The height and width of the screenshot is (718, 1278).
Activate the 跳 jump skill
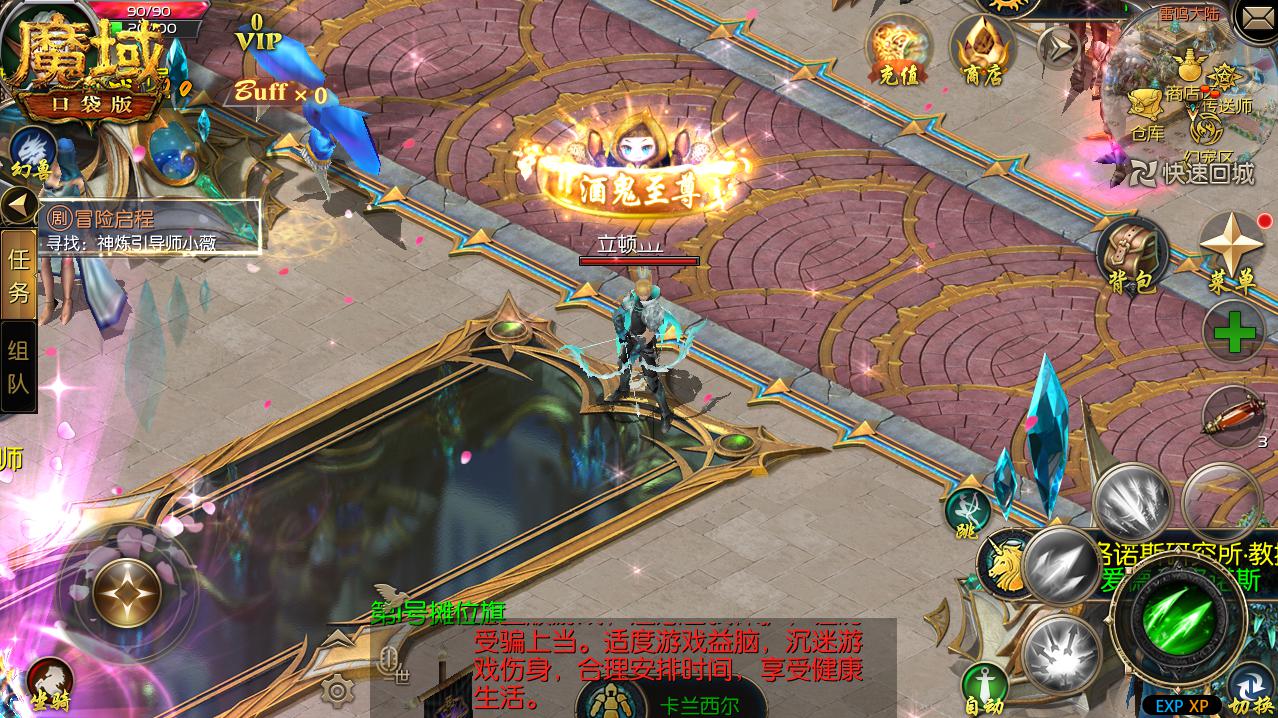967,512
